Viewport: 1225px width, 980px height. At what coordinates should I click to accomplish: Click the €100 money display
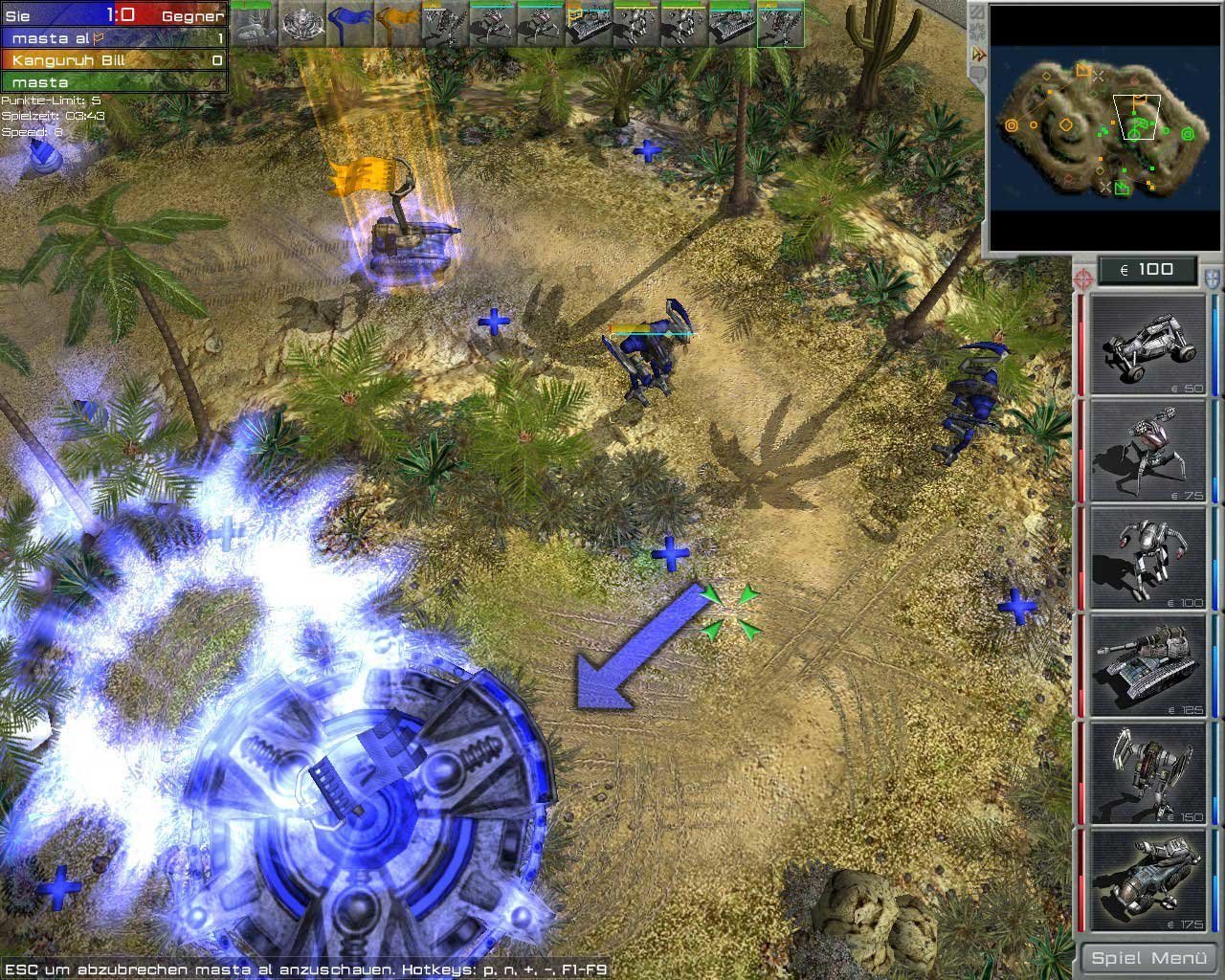tap(1147, 269)
